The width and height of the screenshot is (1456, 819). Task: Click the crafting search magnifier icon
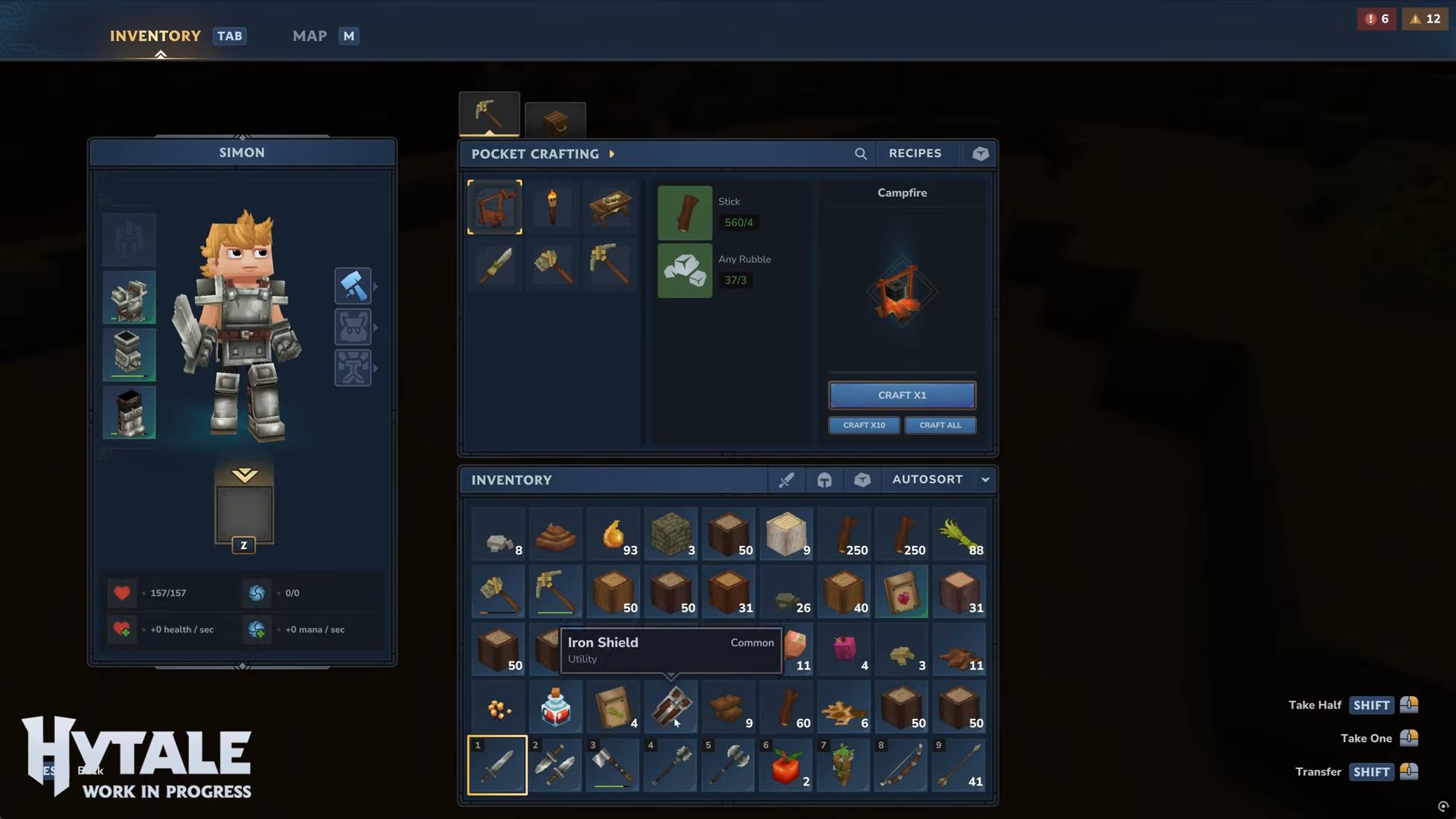click(860, 154)
